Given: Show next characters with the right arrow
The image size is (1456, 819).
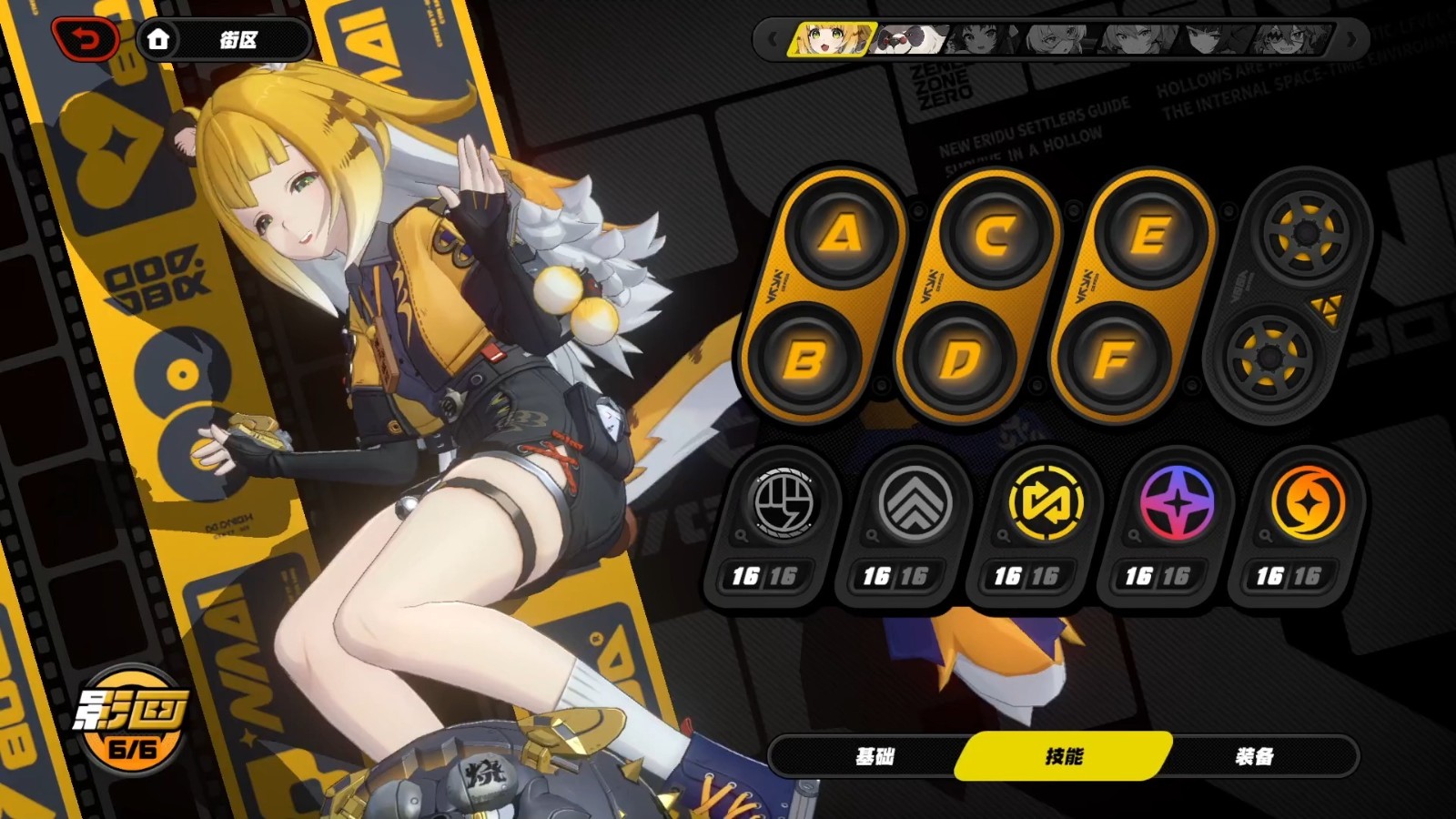Looking at the screenshot, I should 1352,40.
